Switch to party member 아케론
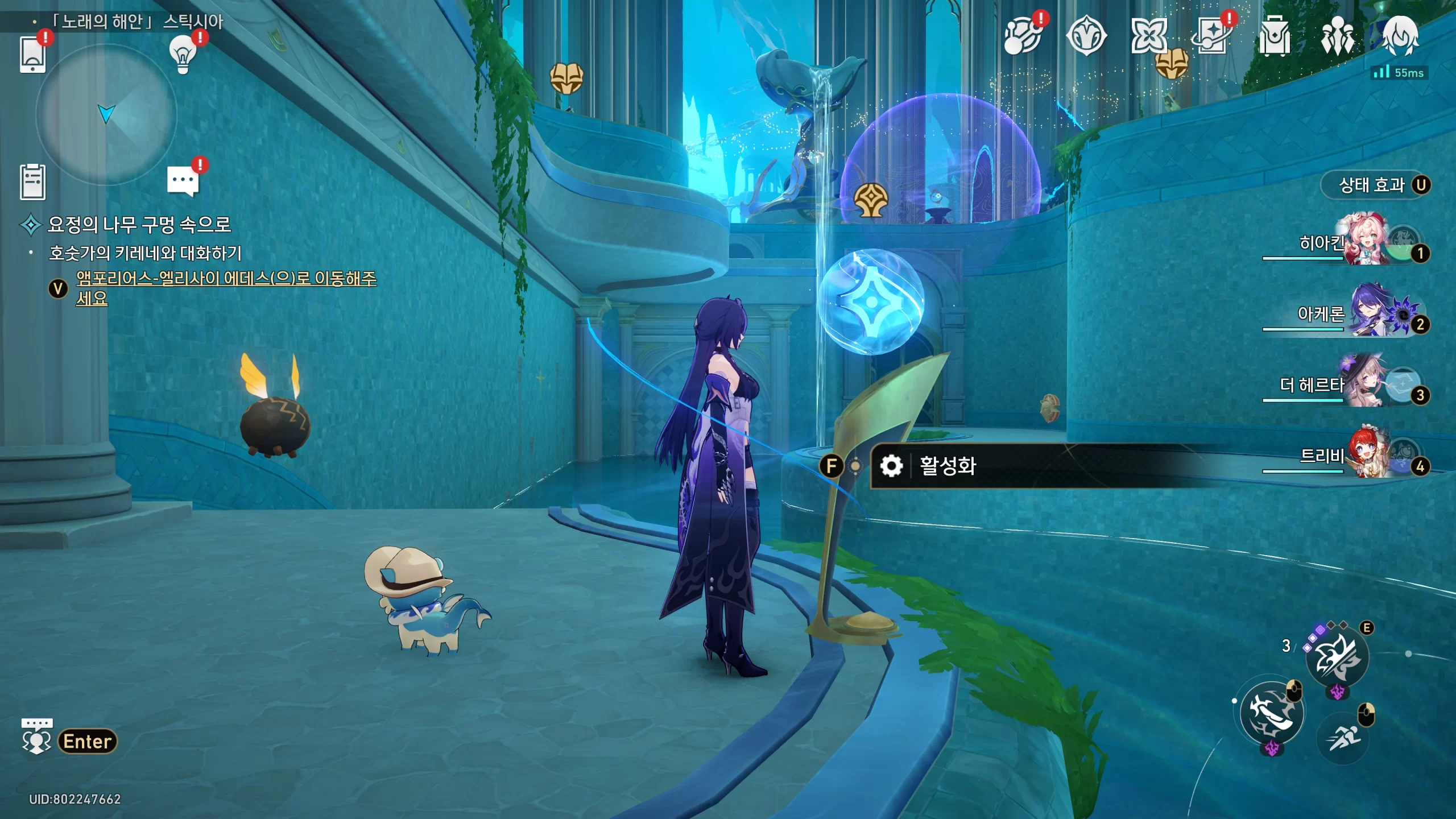This screenshot has width=1456, height=819. pyautogui.click(x=1365, y=315)
